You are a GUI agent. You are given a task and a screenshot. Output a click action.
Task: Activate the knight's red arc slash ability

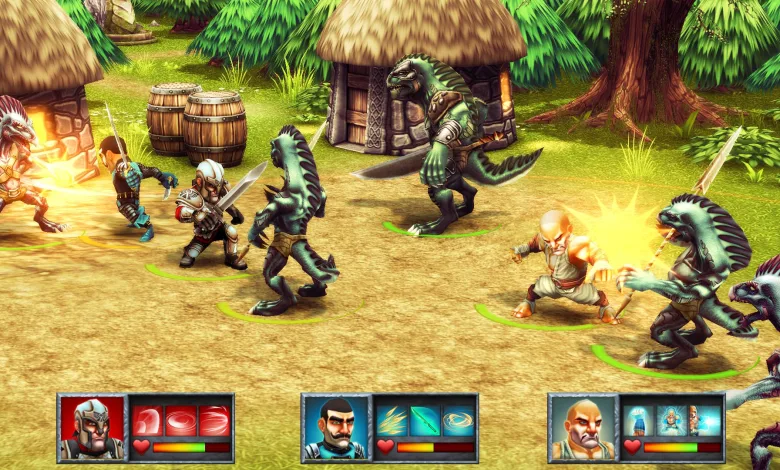pos(147,420)
